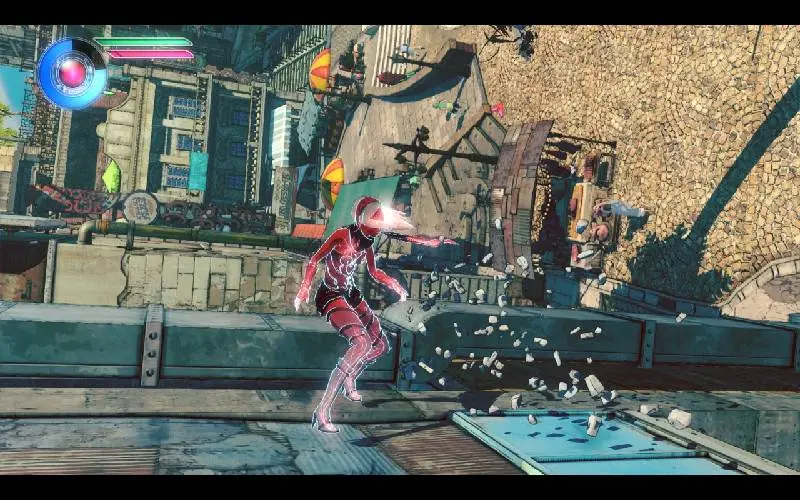The height and width of the screenshot is (500, 800).
Task: Click the circular gravity gauge orb
Action: pyautogui.click(x=72, y=73)
